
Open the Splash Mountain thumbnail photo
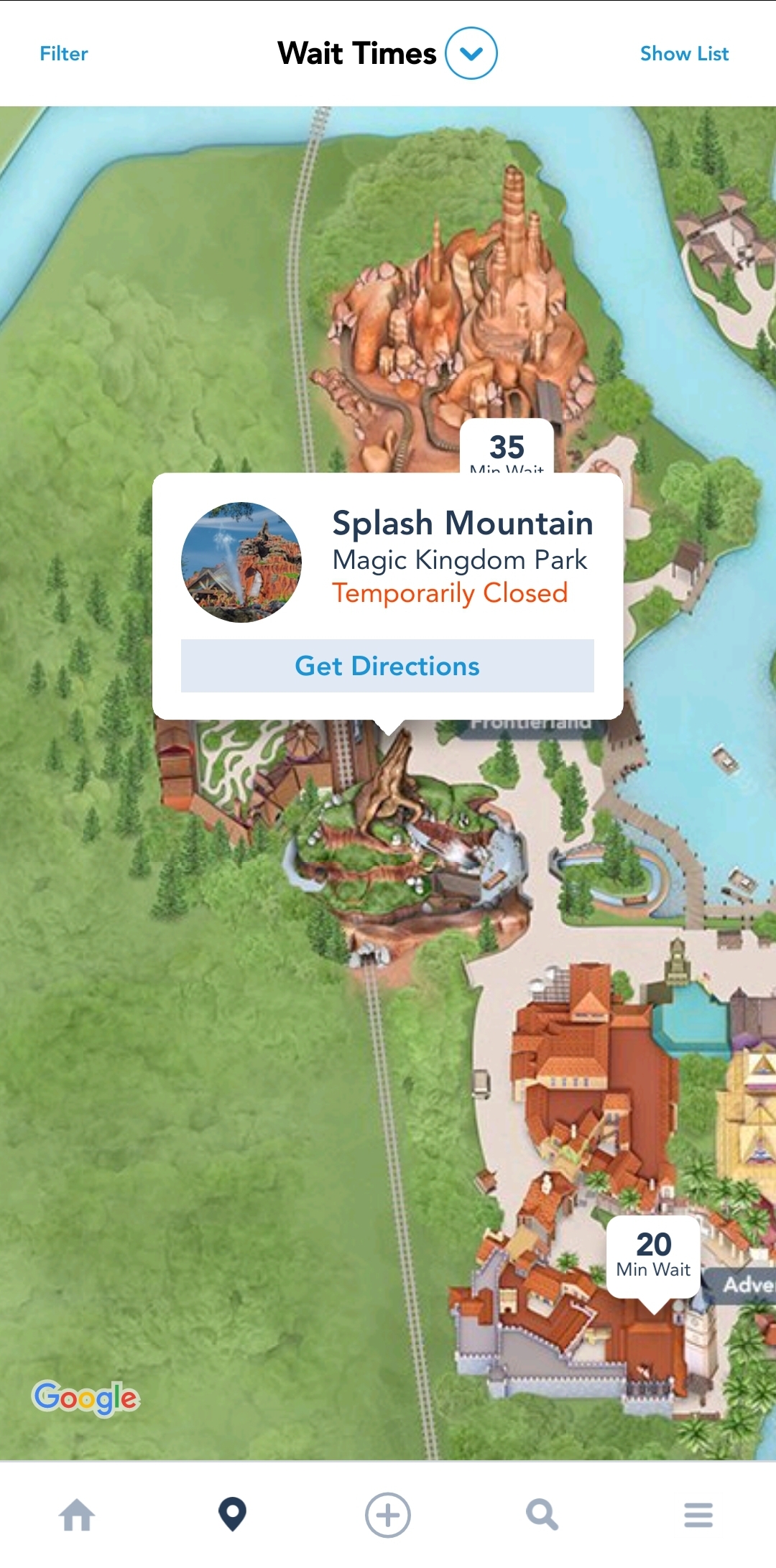click(x=241, y=562)
